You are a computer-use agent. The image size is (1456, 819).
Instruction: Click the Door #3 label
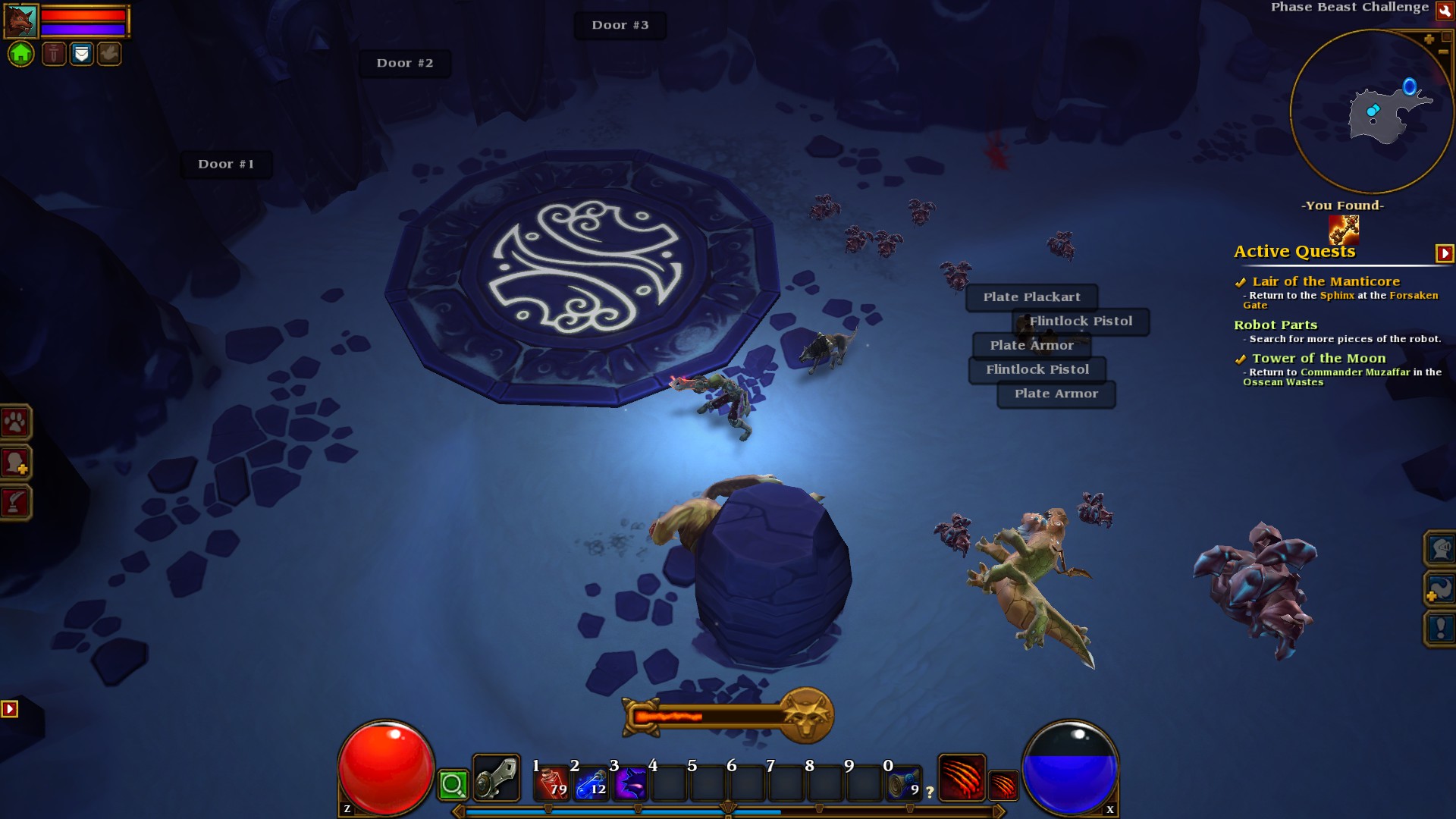[620, 25]
